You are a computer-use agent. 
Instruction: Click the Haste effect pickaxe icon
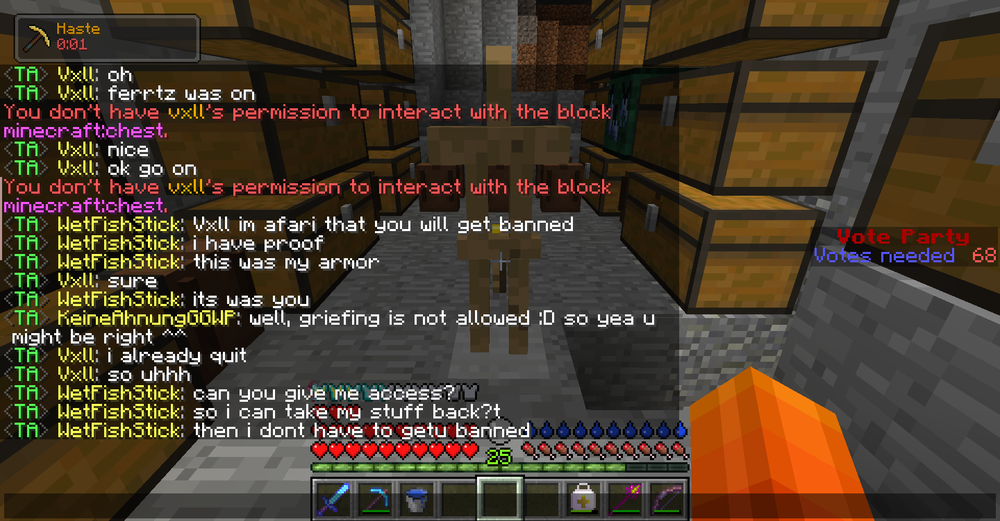click(x=39, y=37)
